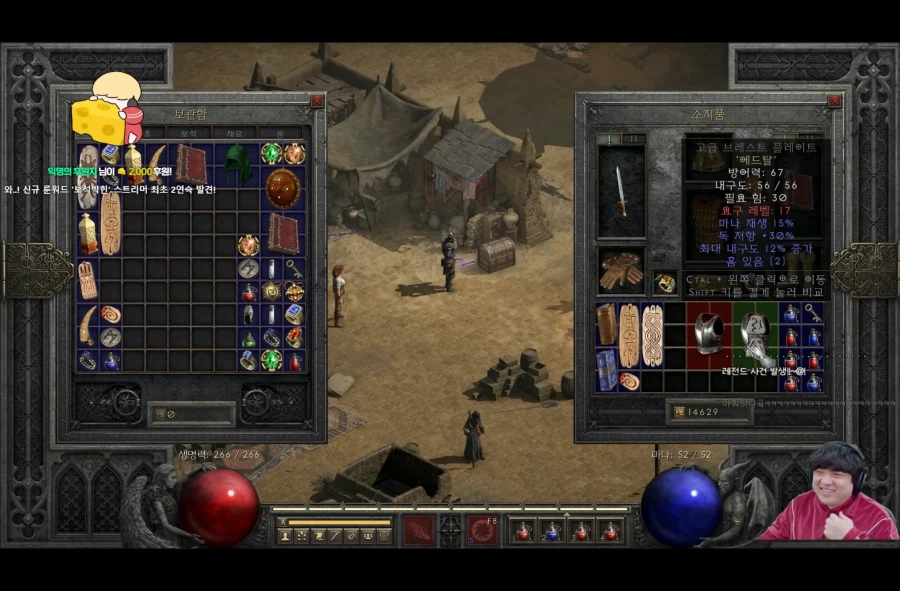
Task: Switch to weapon set II tab
Action: click(634, 139)
